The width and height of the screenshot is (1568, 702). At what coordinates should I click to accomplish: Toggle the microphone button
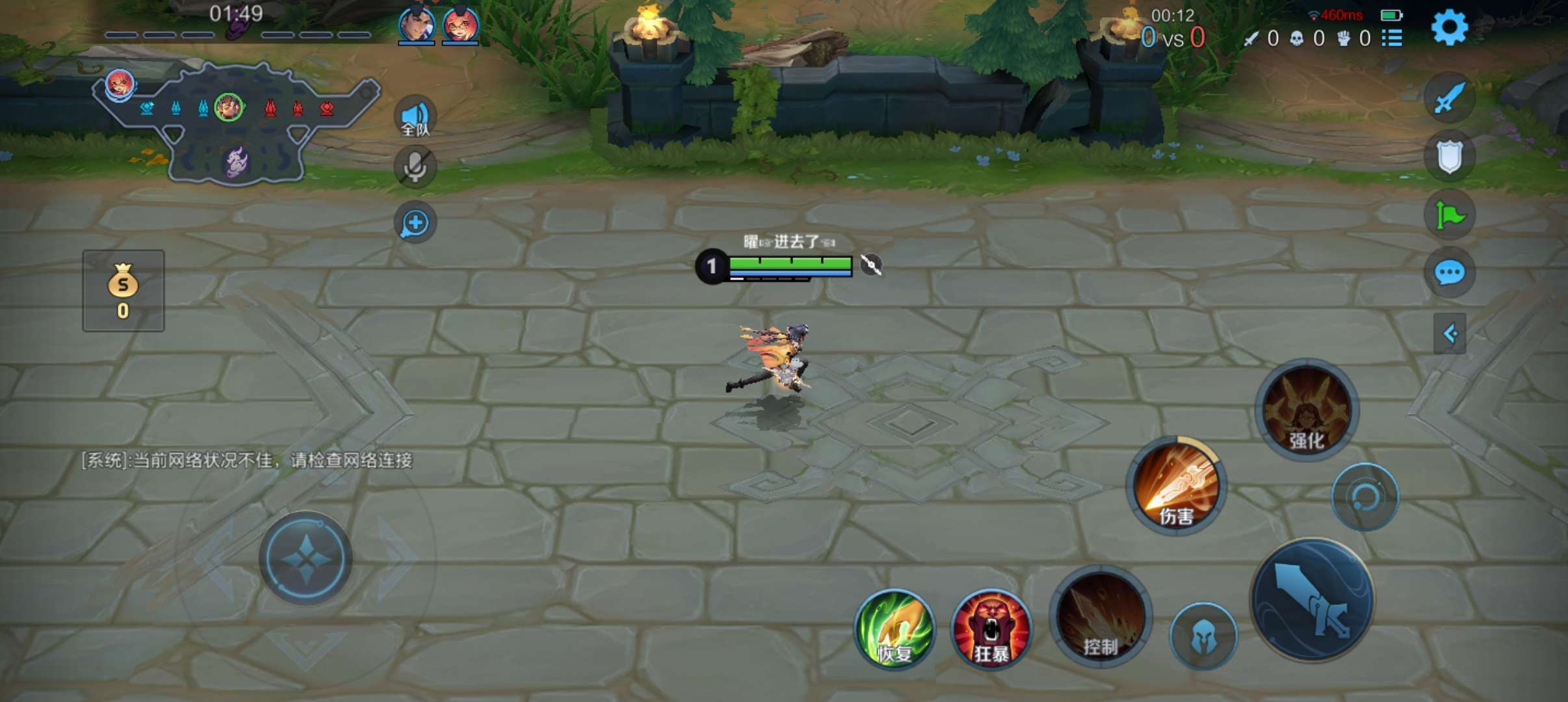point(415,167)
